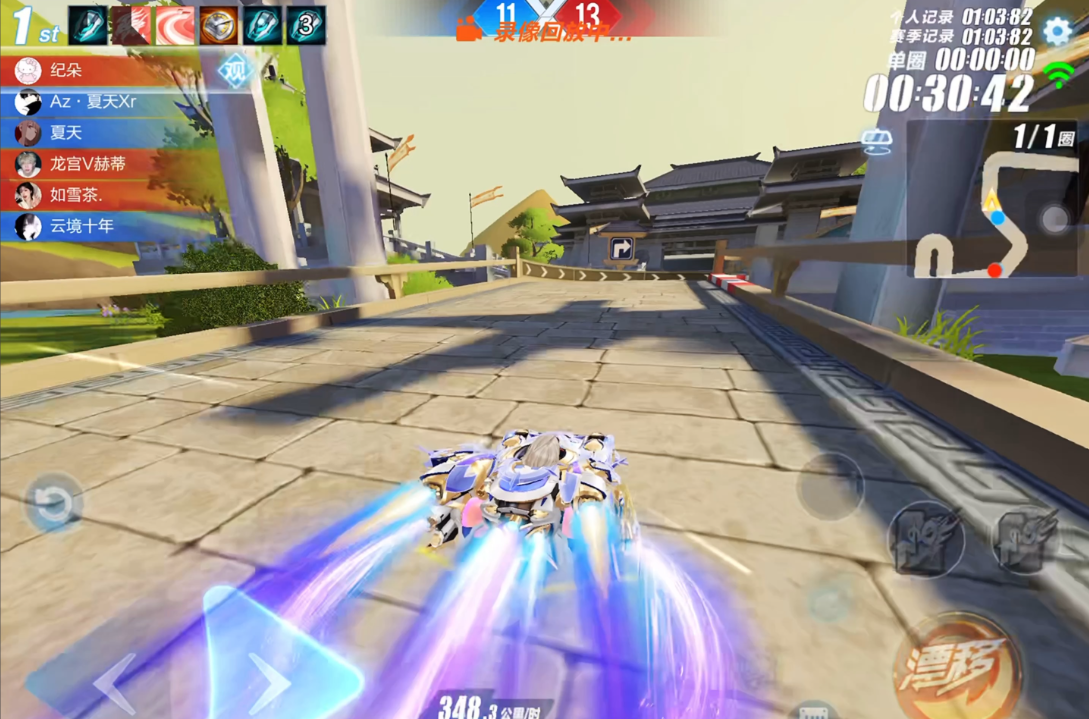Viewport: 1089px width, 719px height.
Task: Select player 云境十年 in the ranking list
Action: 82,226
